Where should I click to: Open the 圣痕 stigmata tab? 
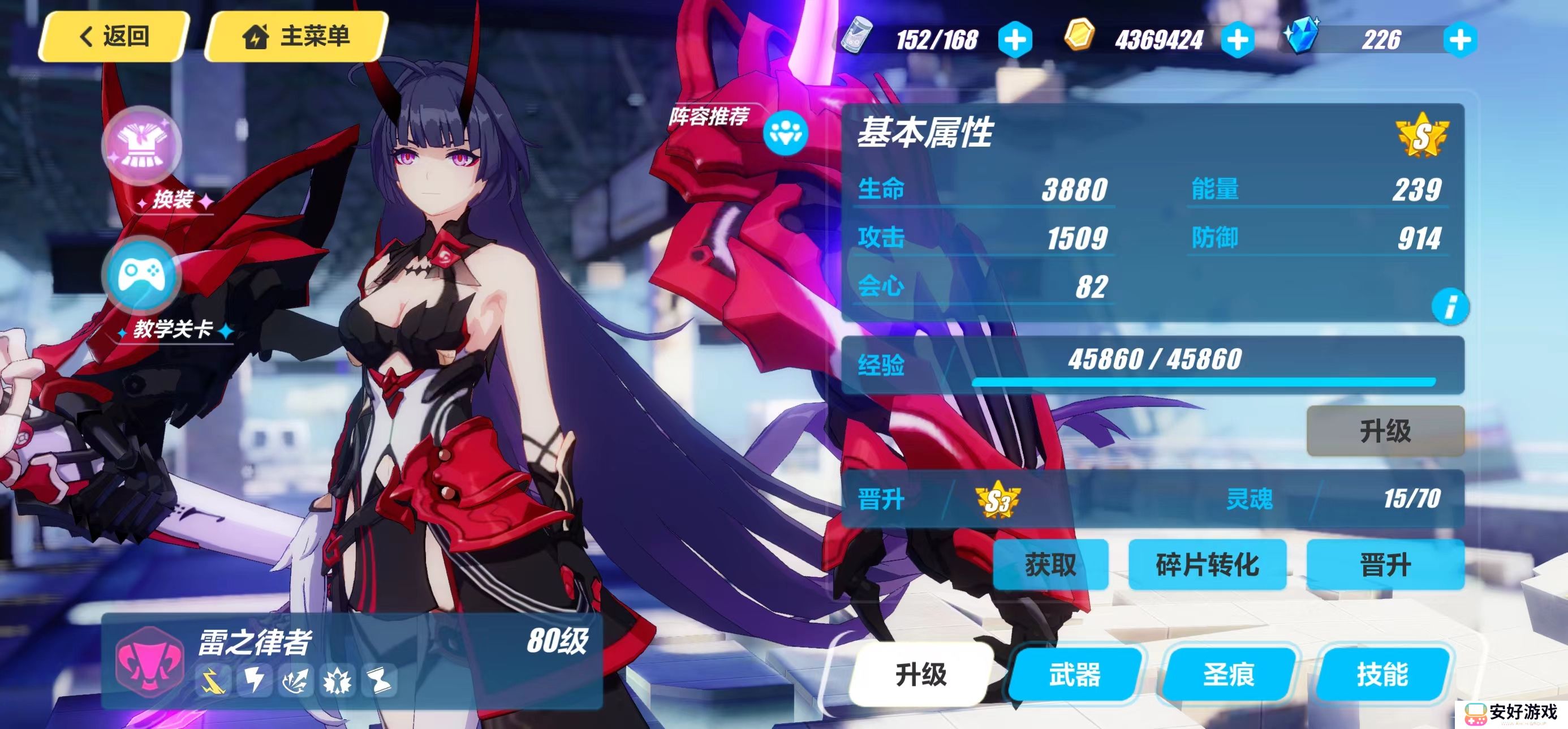click(1229, 674)
